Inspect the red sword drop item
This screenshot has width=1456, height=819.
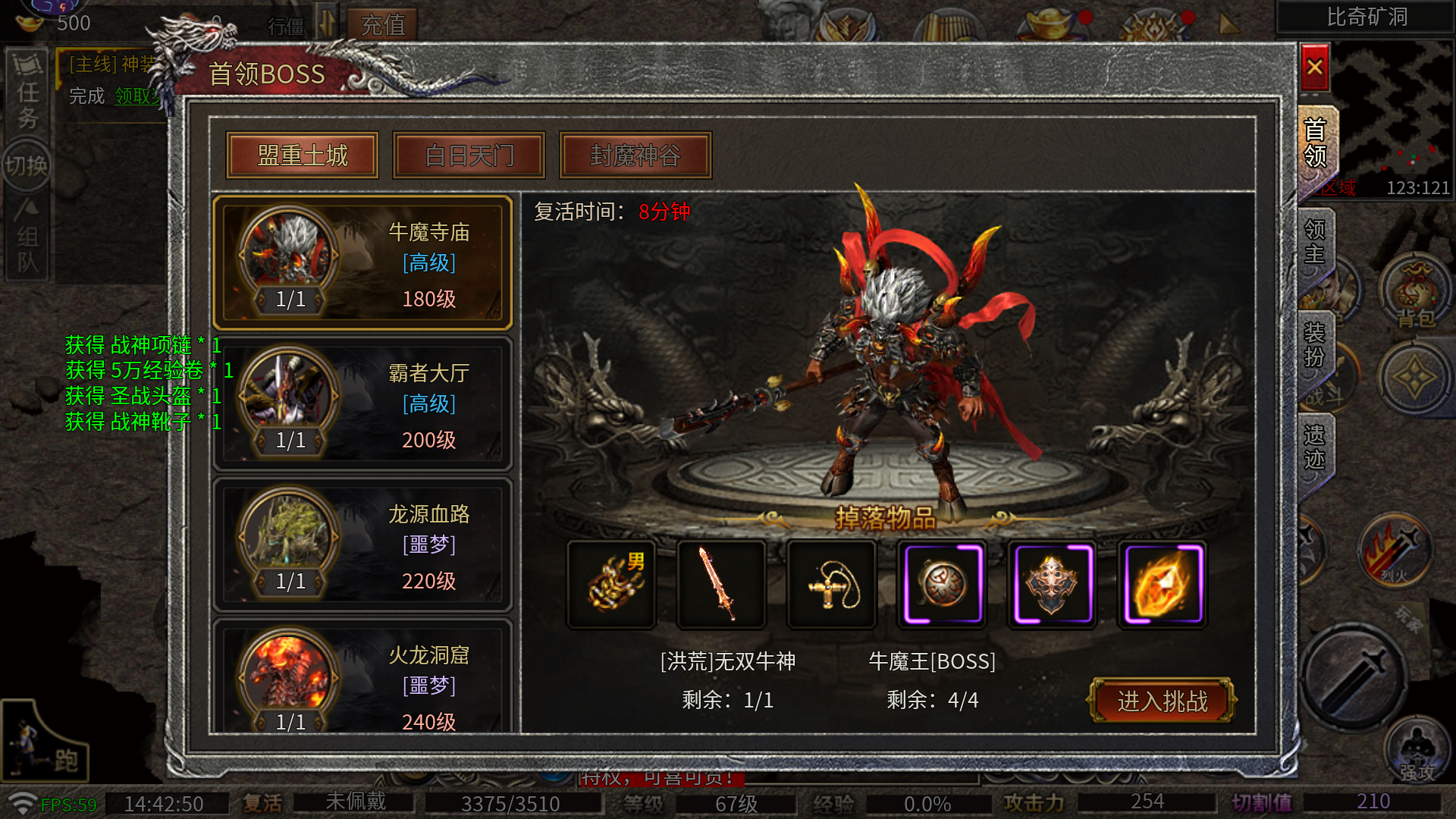point(721,584)
